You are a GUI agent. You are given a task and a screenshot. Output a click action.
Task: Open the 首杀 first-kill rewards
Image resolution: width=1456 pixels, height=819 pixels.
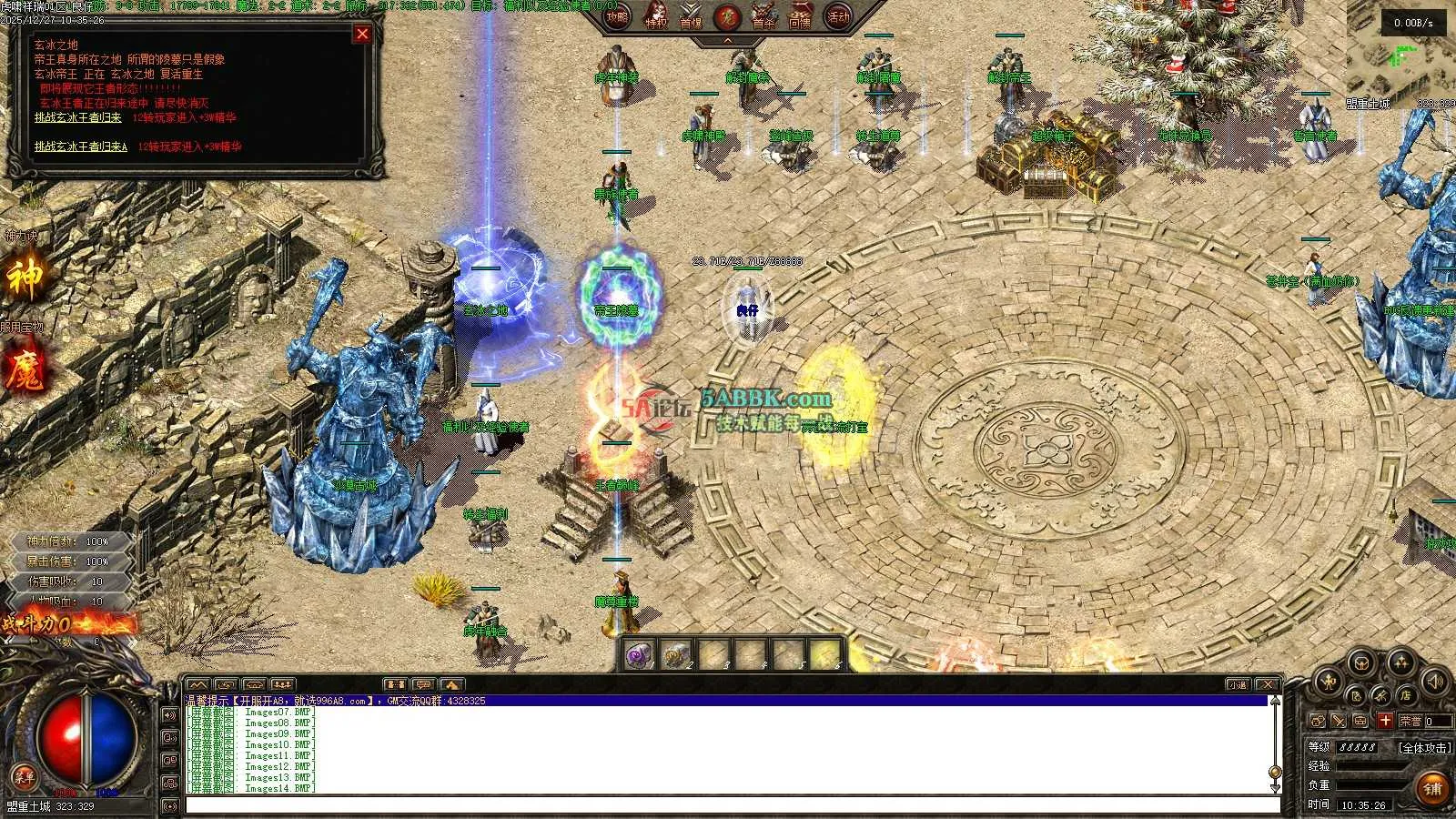[763, 18]
